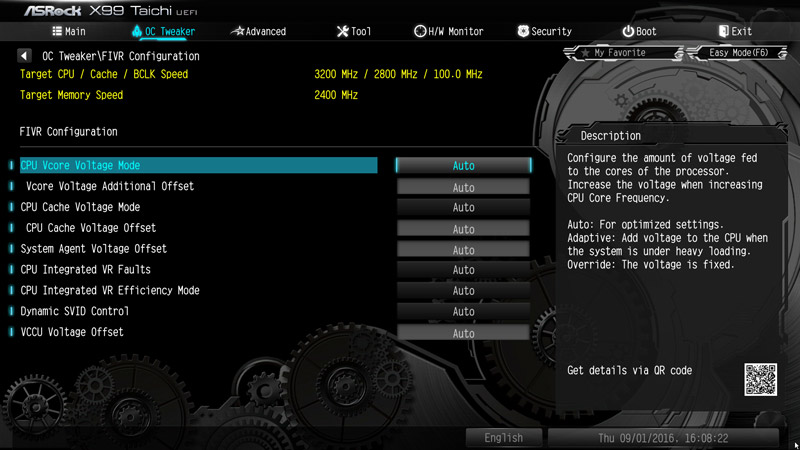
Task: Open CPU Vcore Voltage Mode dropdown
Action: click(x=463, y=166)
